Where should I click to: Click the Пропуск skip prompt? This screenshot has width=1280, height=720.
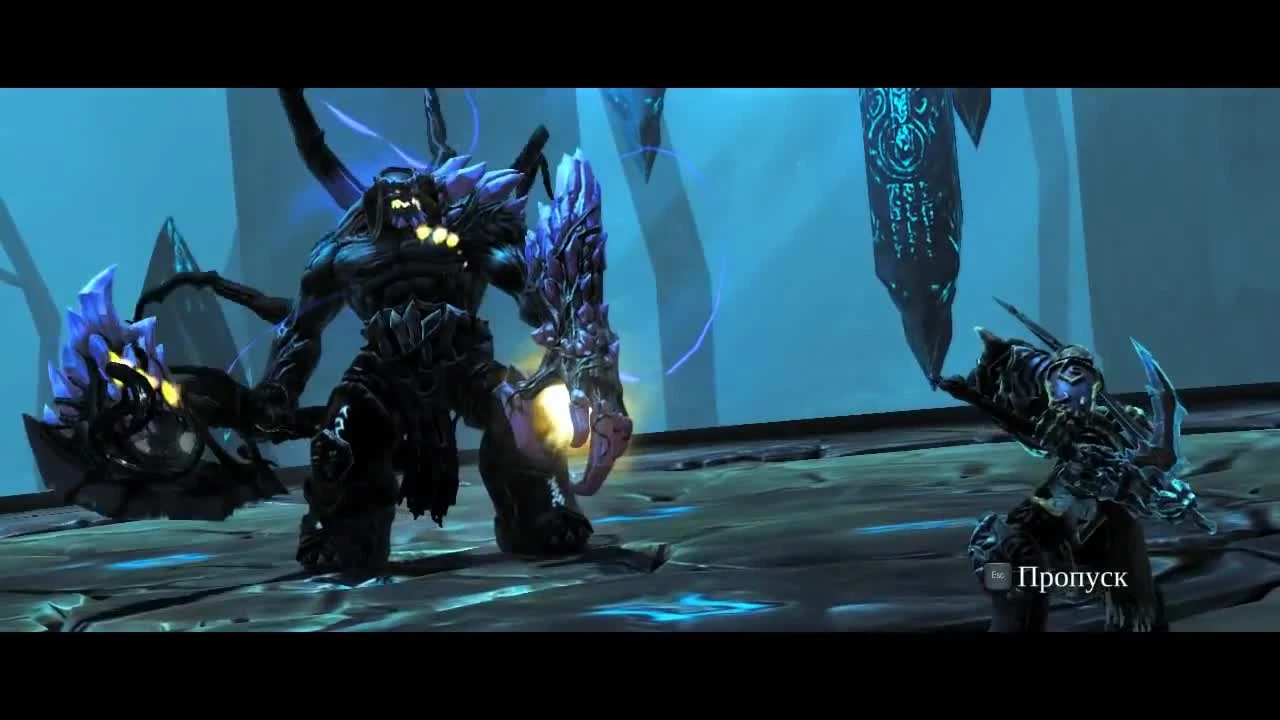[x=1073, y=575]
